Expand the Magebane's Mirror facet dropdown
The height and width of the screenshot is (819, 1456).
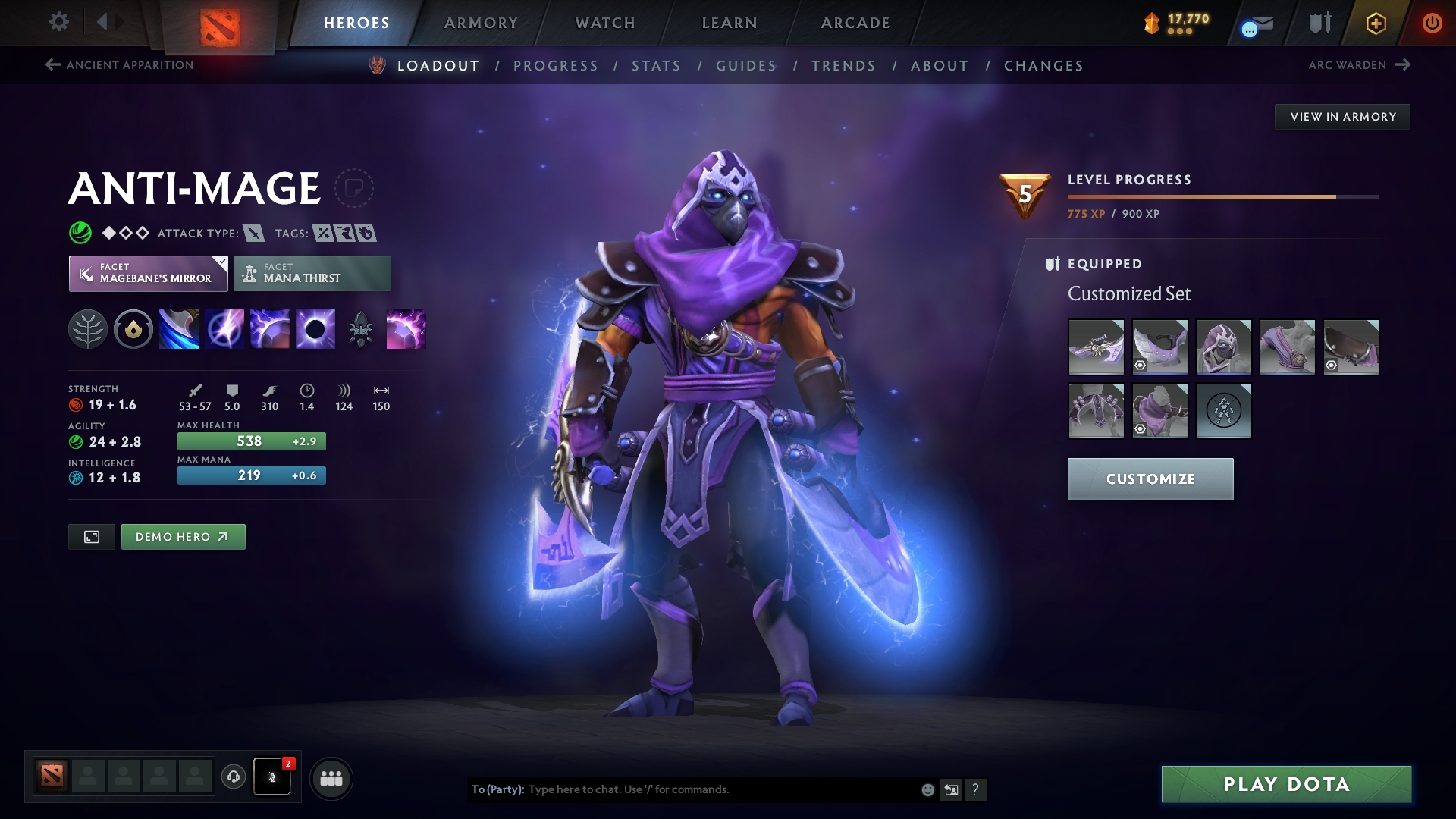coord(221,263)
